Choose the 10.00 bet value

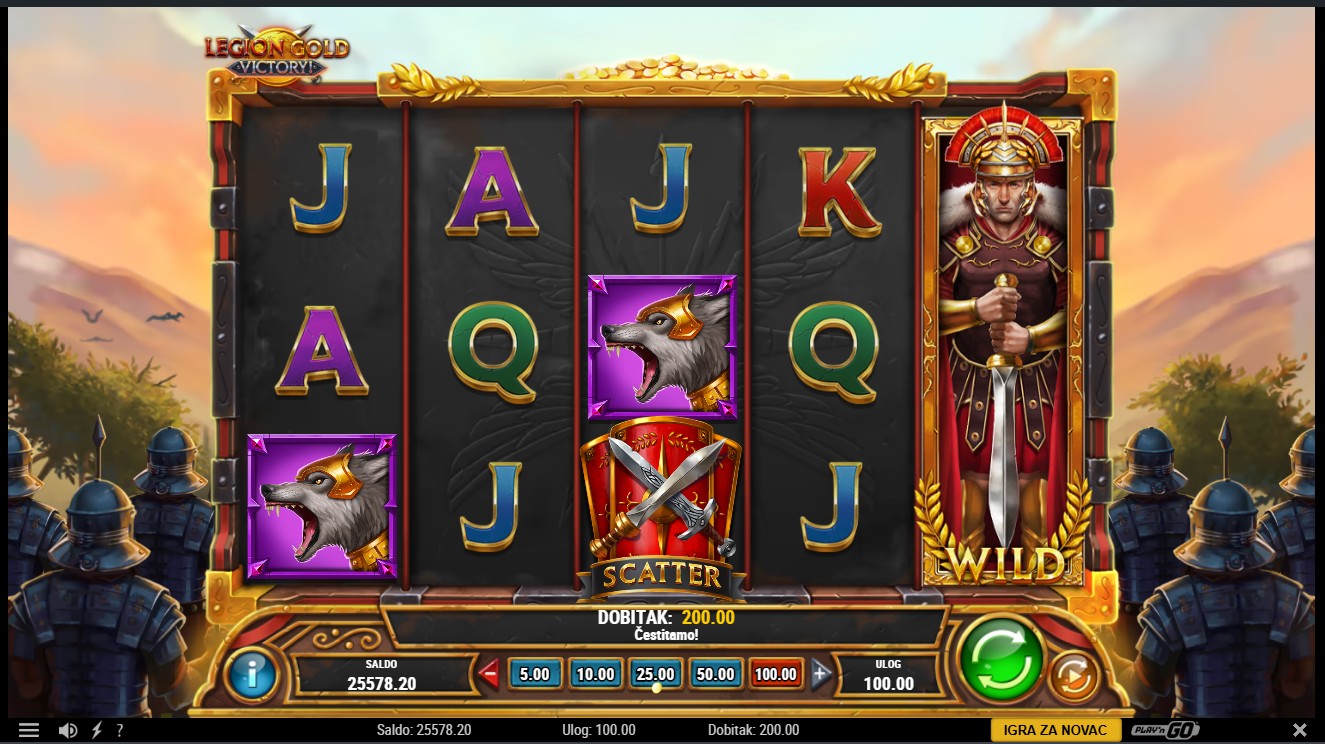[595, 674]
